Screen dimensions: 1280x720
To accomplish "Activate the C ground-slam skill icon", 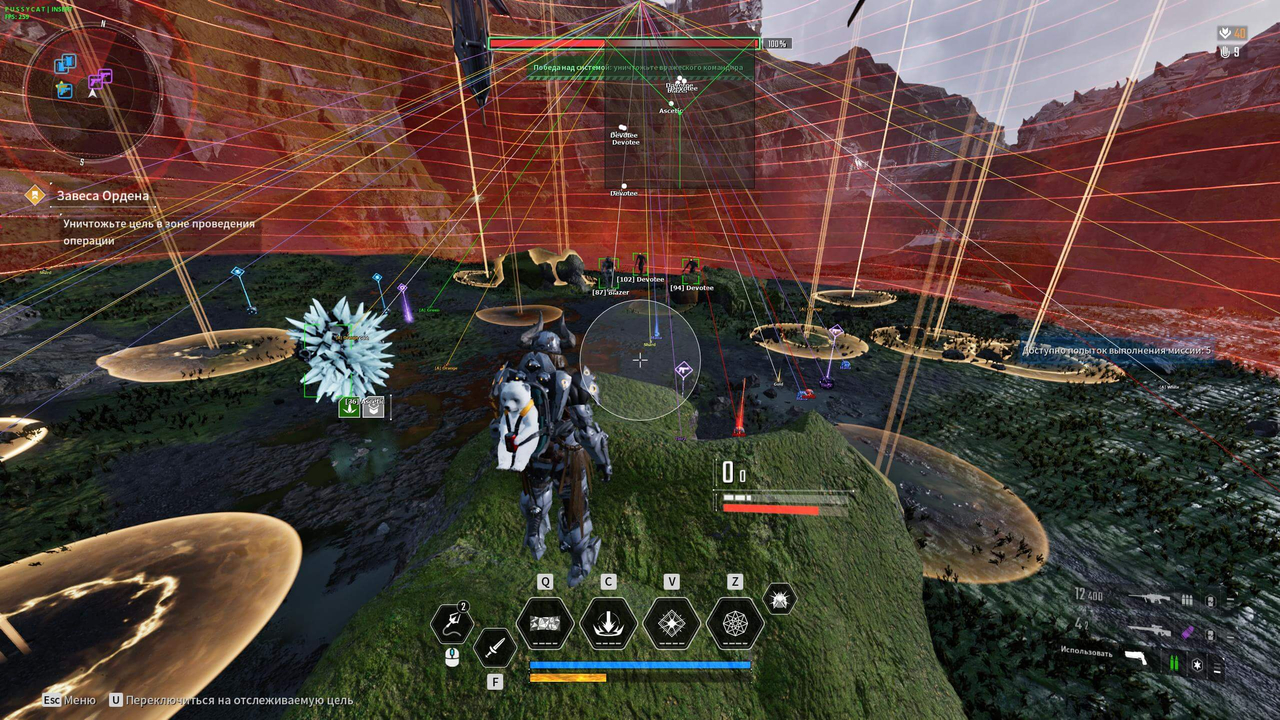I will [x=611, y=625].
